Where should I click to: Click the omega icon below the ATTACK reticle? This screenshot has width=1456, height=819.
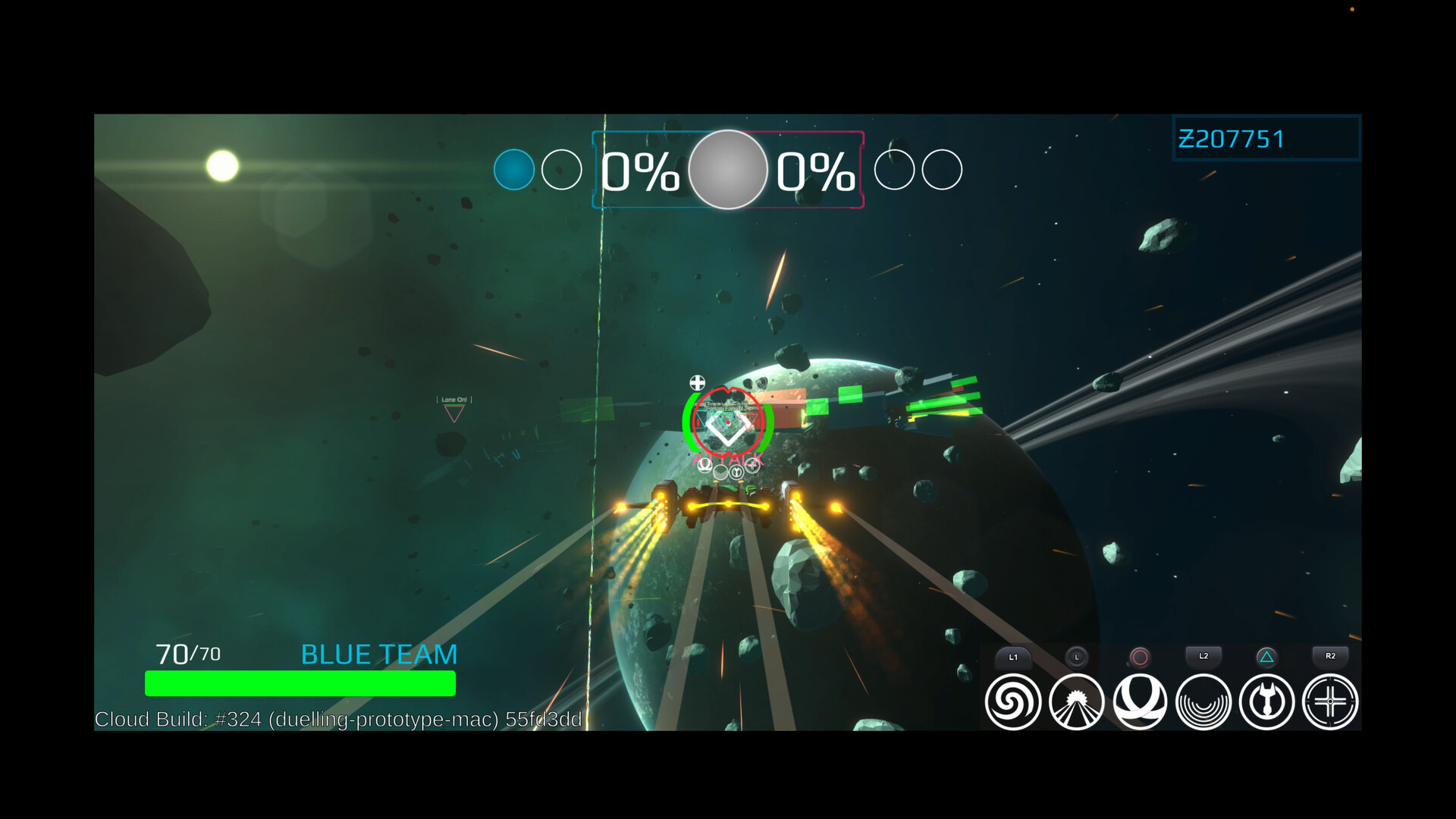point(705,468)
